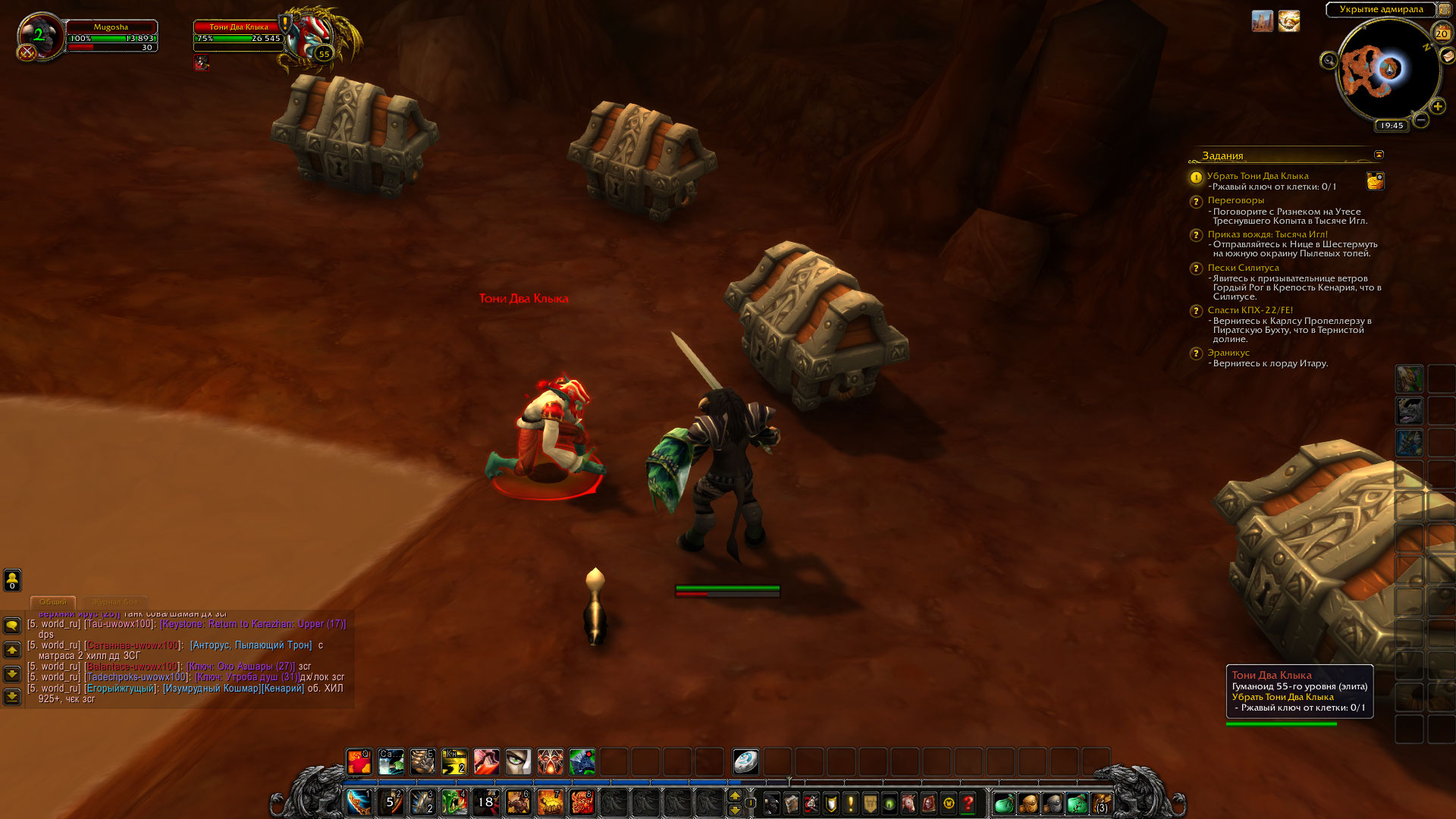Image resolution: width=1456 pixels, height=819 pixels.
Task: Open the calendar showing day 20
Action: click(1442, 33)
